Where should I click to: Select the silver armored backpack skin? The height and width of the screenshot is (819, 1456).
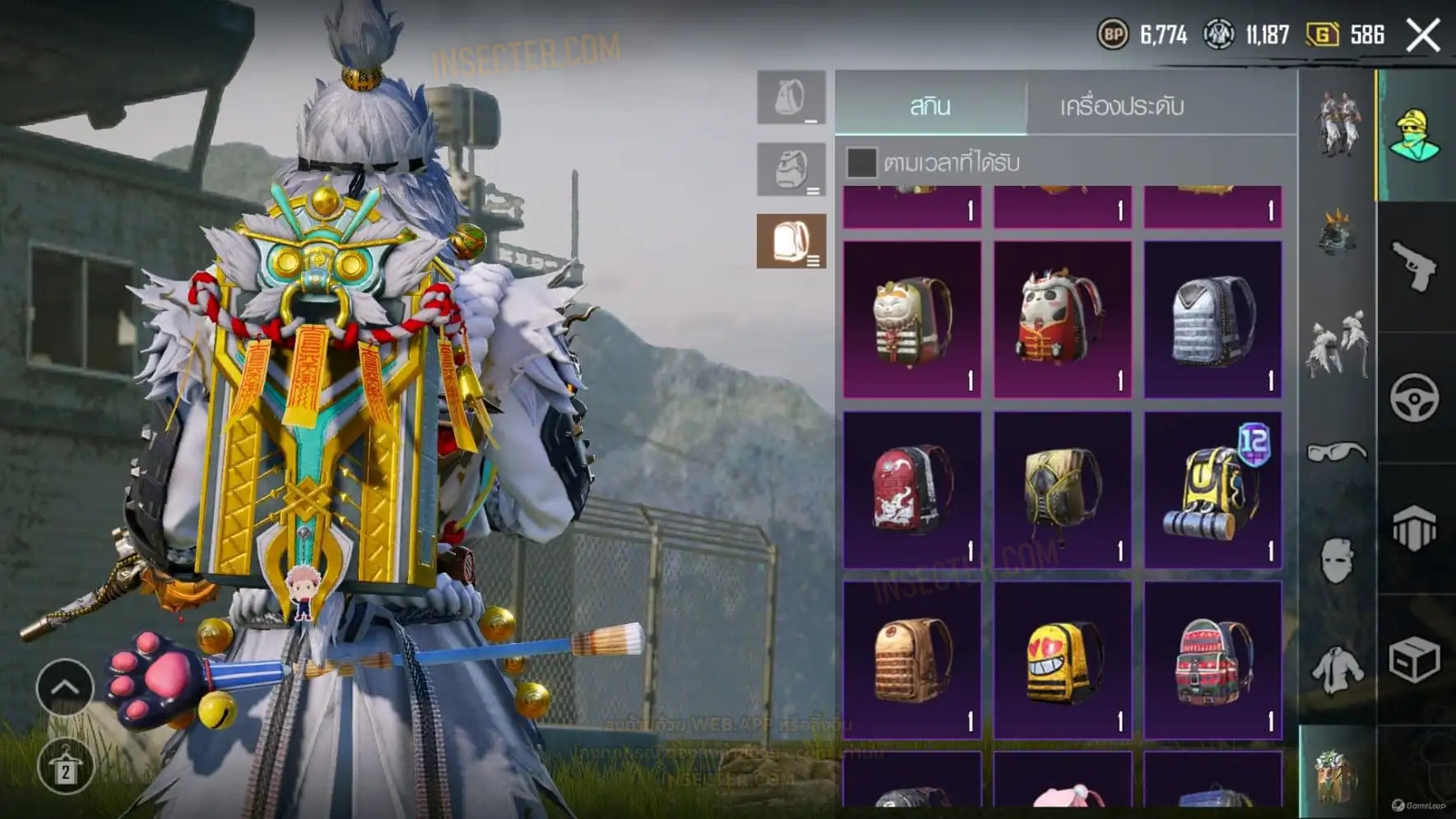[x=1213, y=319]
